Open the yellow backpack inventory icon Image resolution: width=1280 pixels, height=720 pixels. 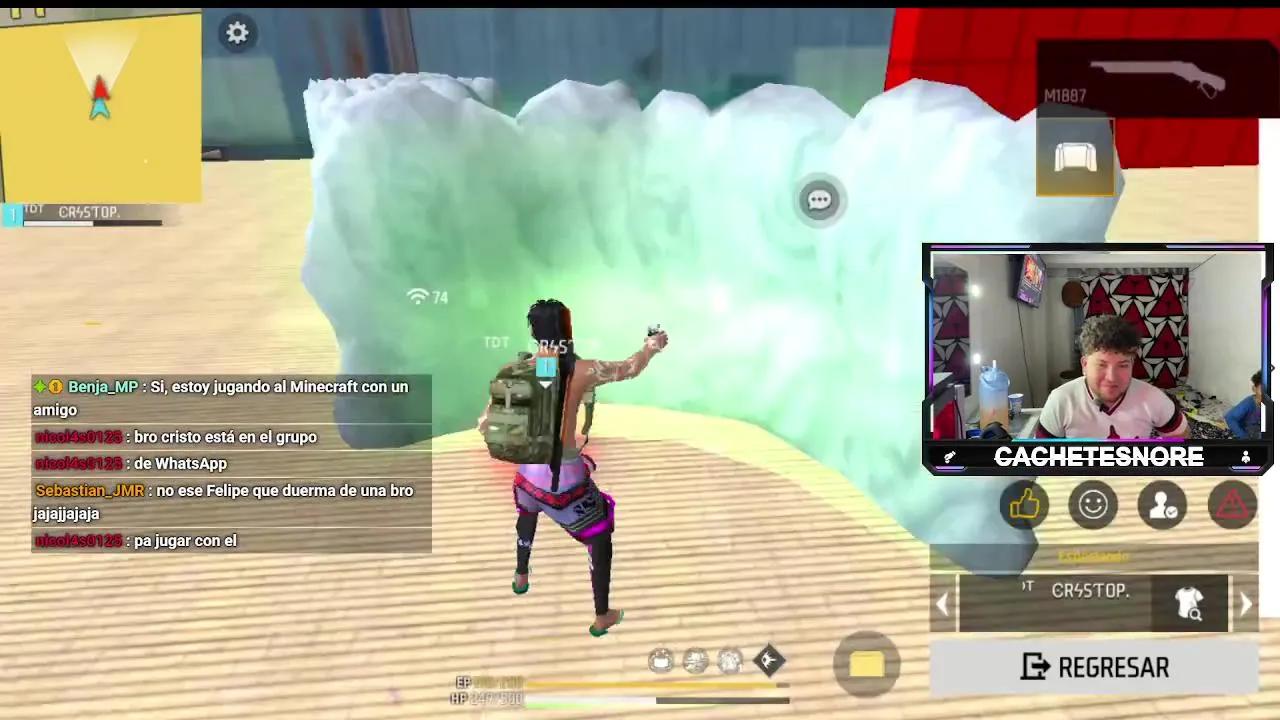(x=866, y=663)
